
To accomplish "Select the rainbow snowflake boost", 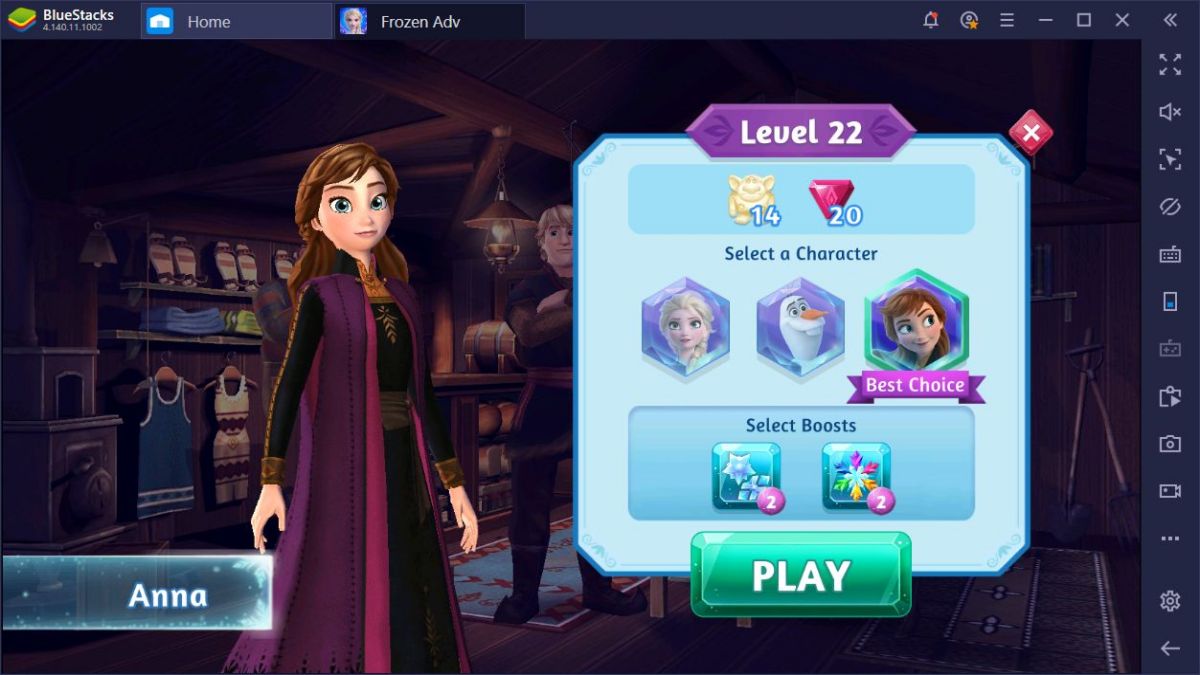I will [x=856, y=476].
